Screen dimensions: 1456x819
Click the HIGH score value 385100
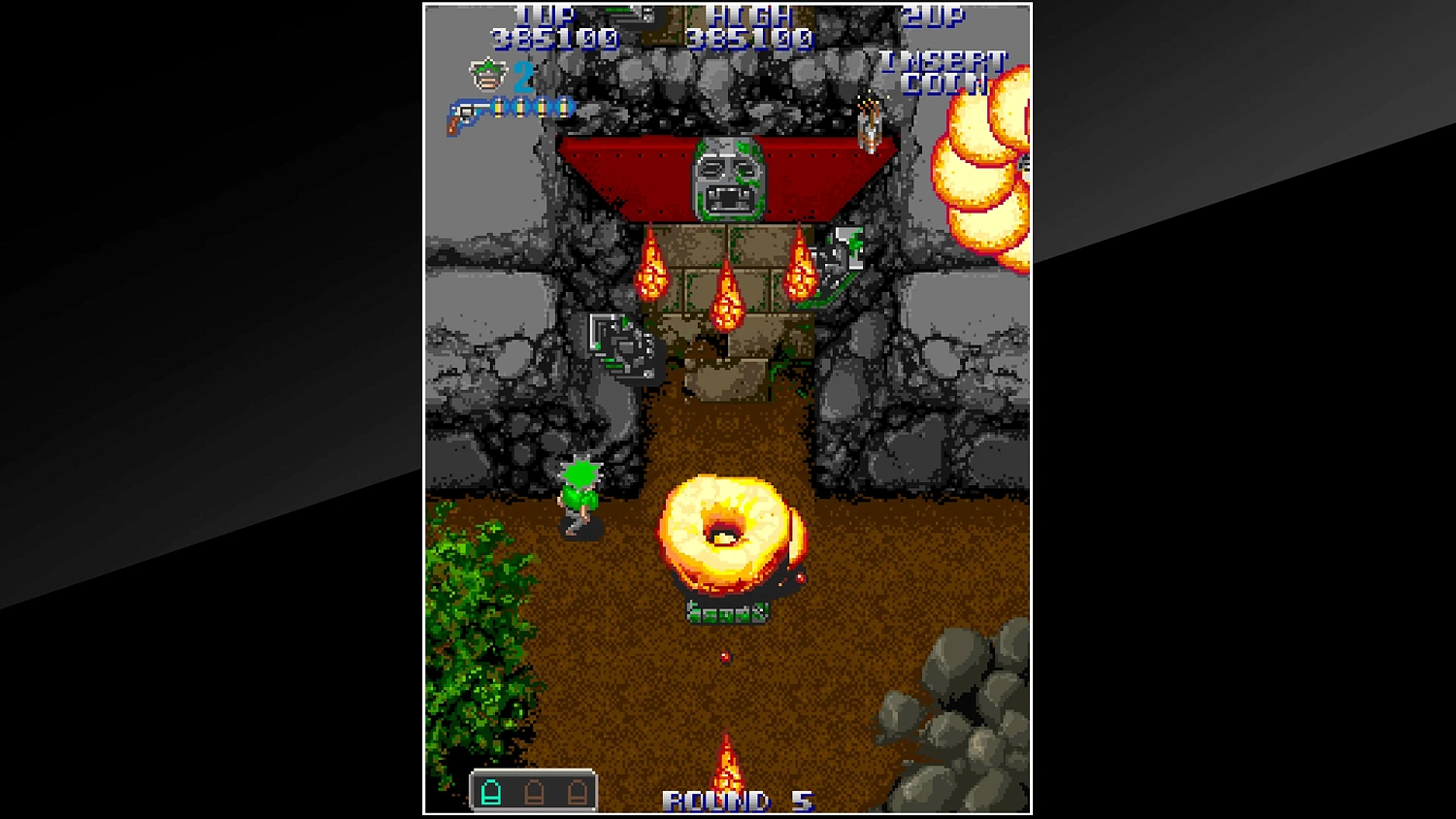(747, 40)
